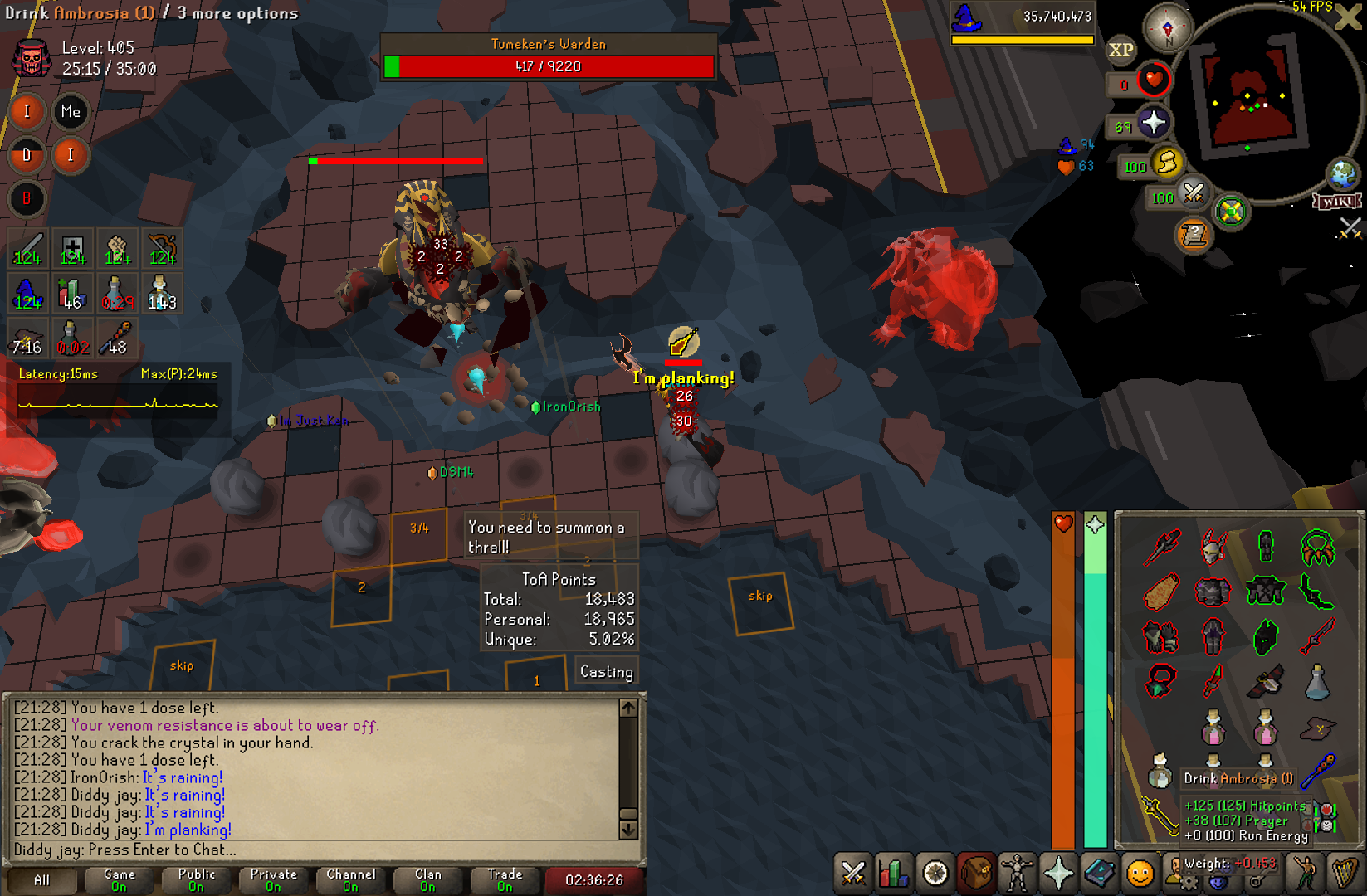The width and height of the screenshot is (1367, 896).
Task: Open the Private chat tab
Action: [273, 879]
